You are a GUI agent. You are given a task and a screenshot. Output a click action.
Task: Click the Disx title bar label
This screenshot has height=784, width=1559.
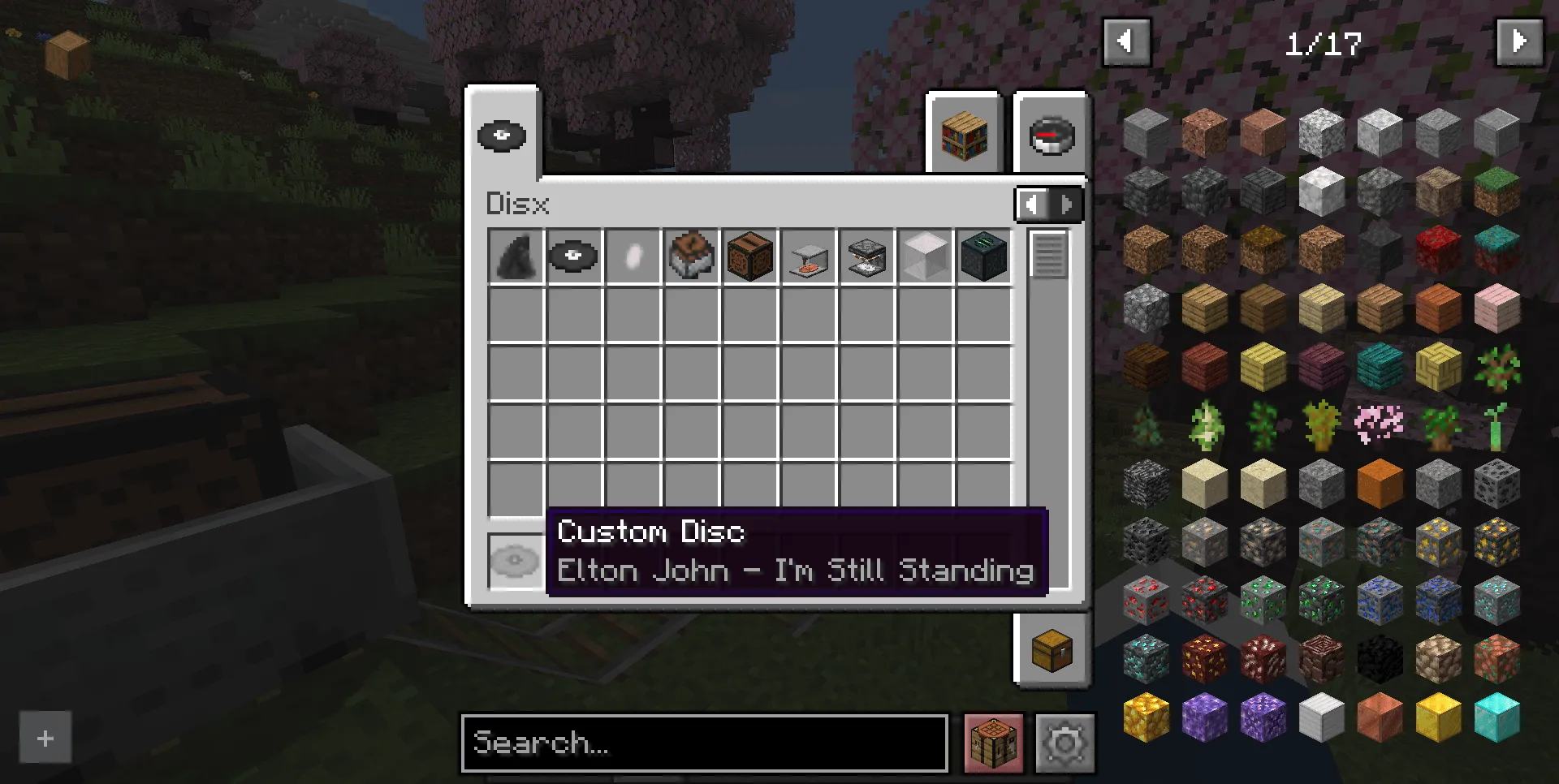517,205
